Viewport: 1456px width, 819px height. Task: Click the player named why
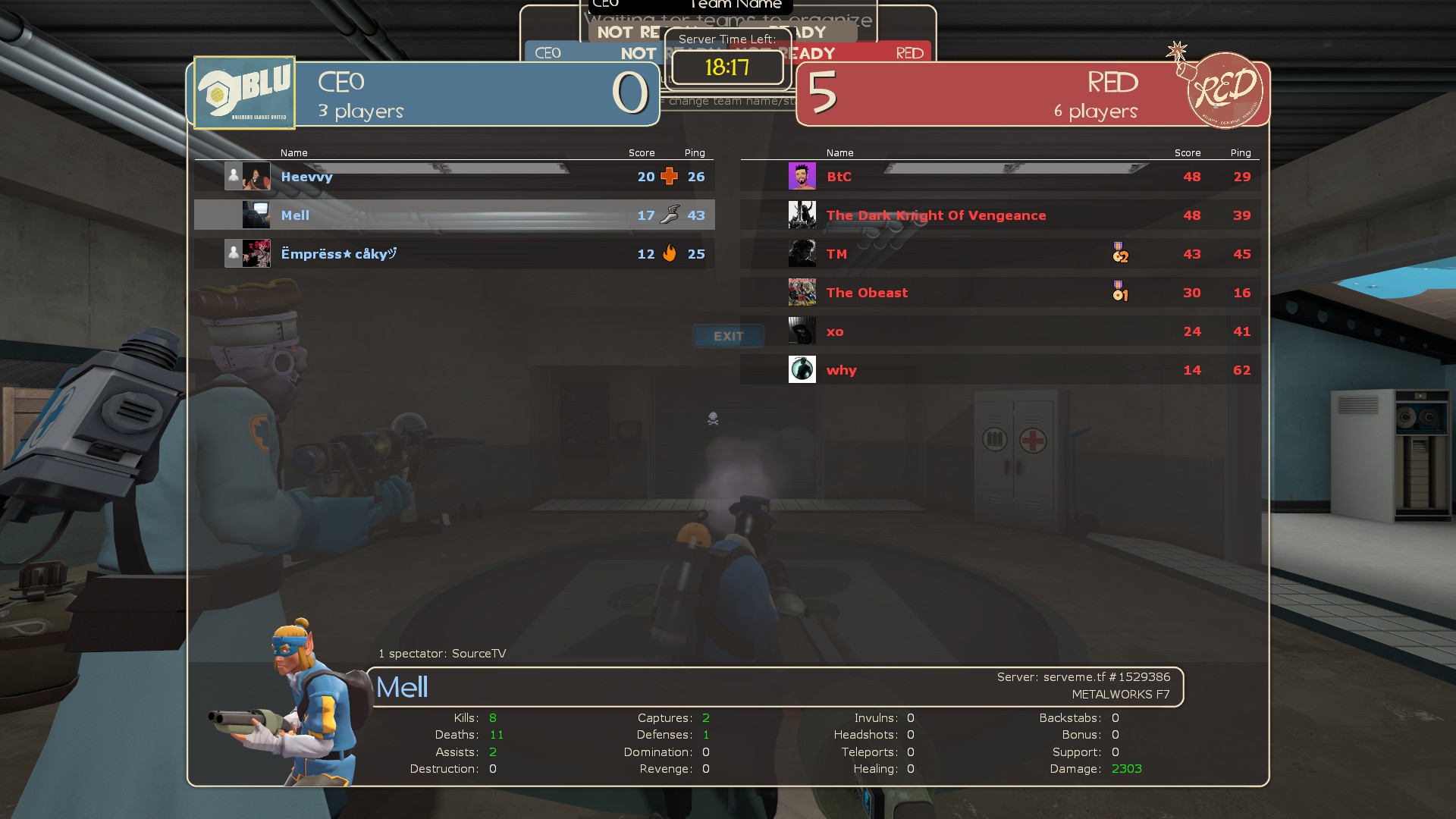tap(841, 370)
